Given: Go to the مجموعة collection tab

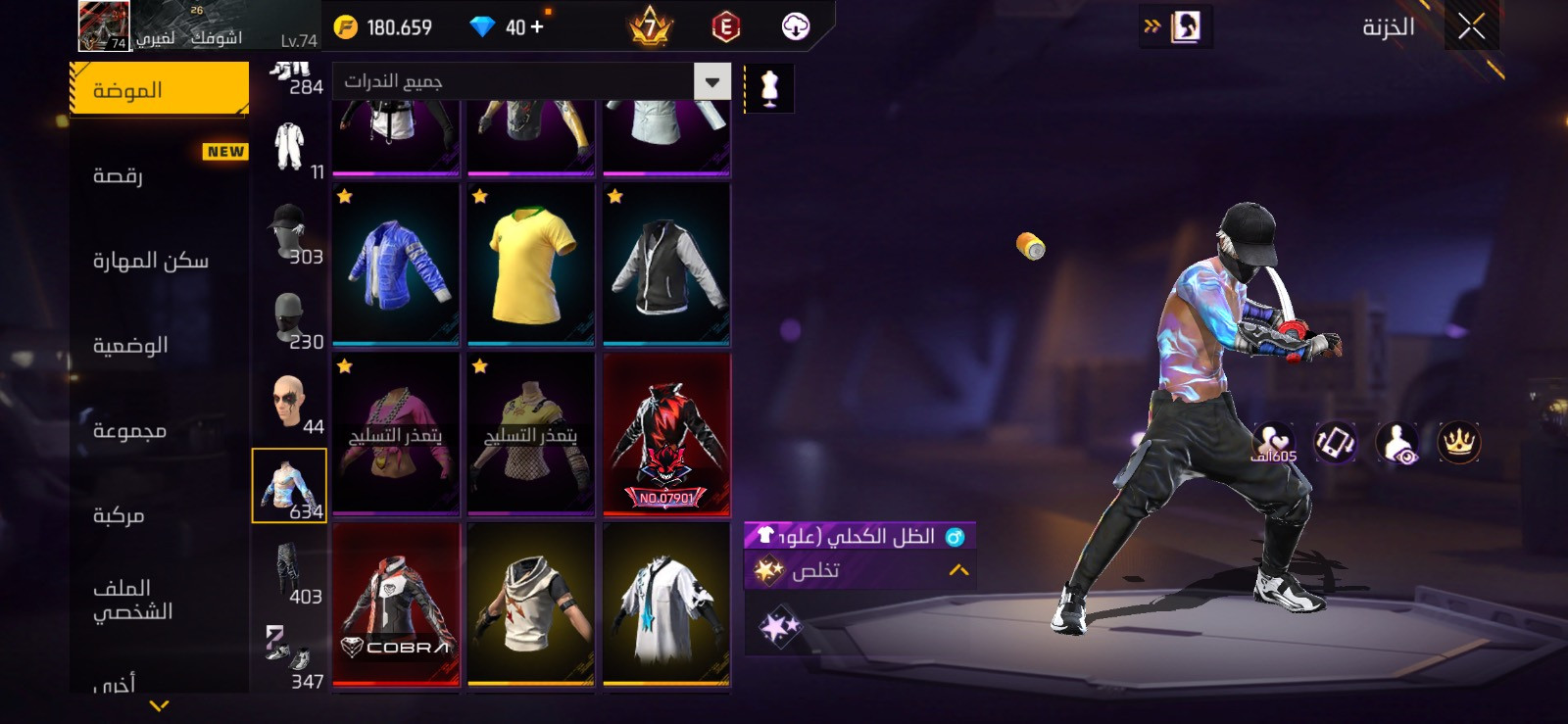Looking at the screenshot, I should [129, 430].
